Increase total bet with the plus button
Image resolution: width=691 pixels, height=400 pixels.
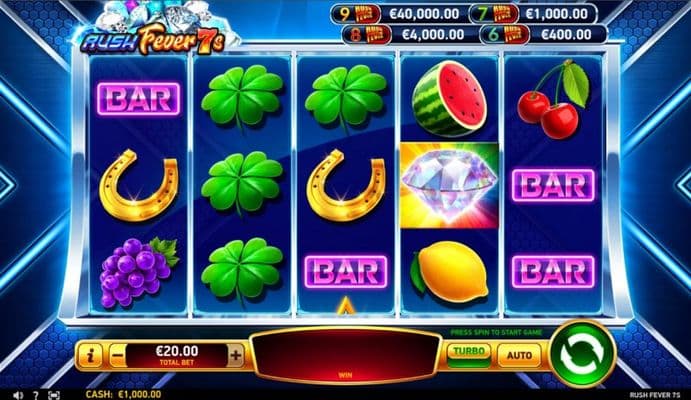[x=235, y=354]
